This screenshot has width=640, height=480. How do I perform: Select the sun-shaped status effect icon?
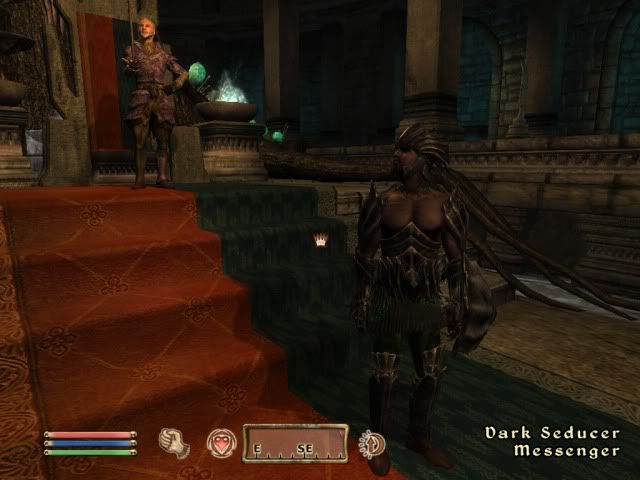(x=374, y=444)
